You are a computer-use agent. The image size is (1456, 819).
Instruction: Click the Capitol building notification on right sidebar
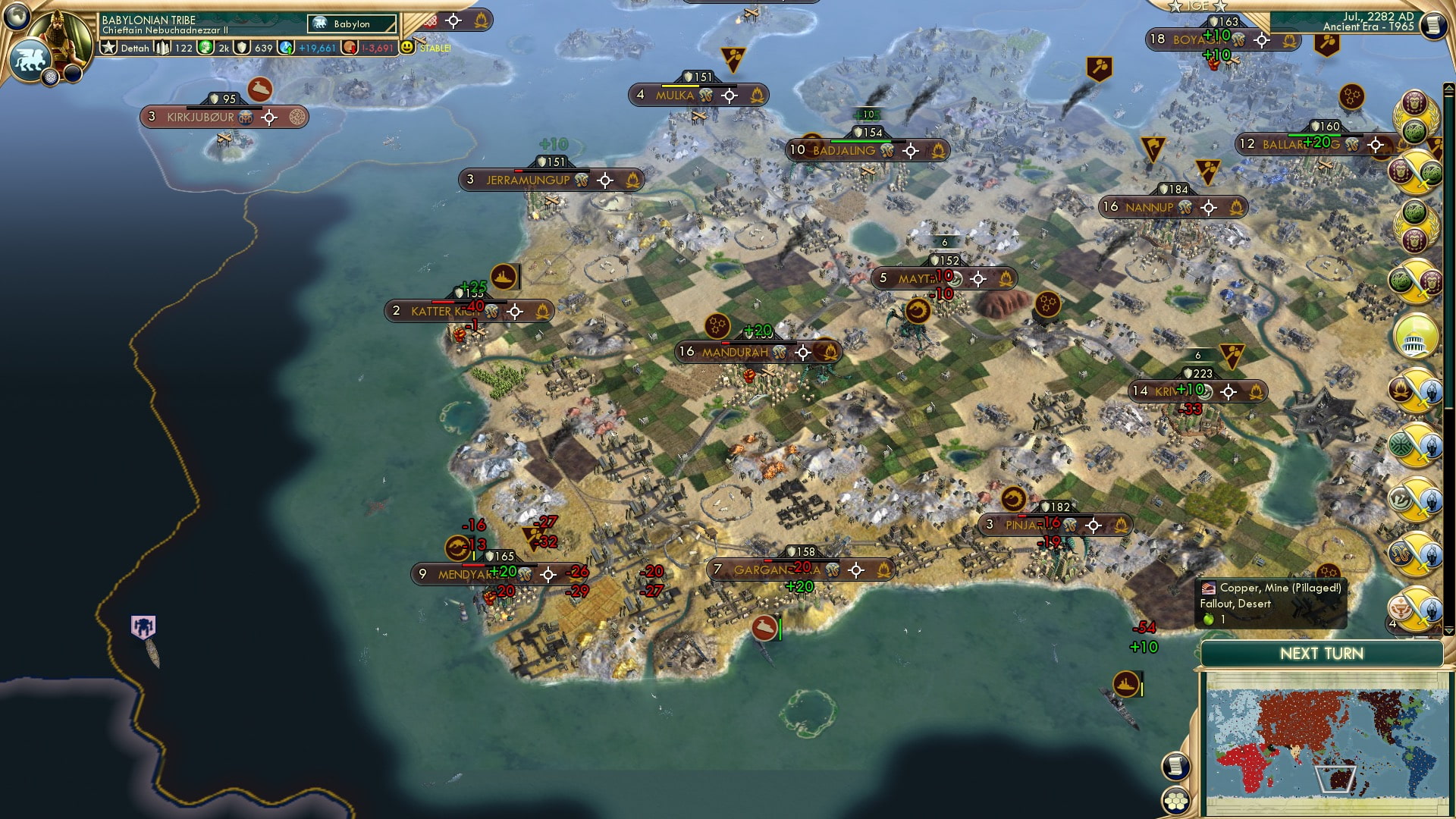pyautogui.click(x=1415, y=337)
